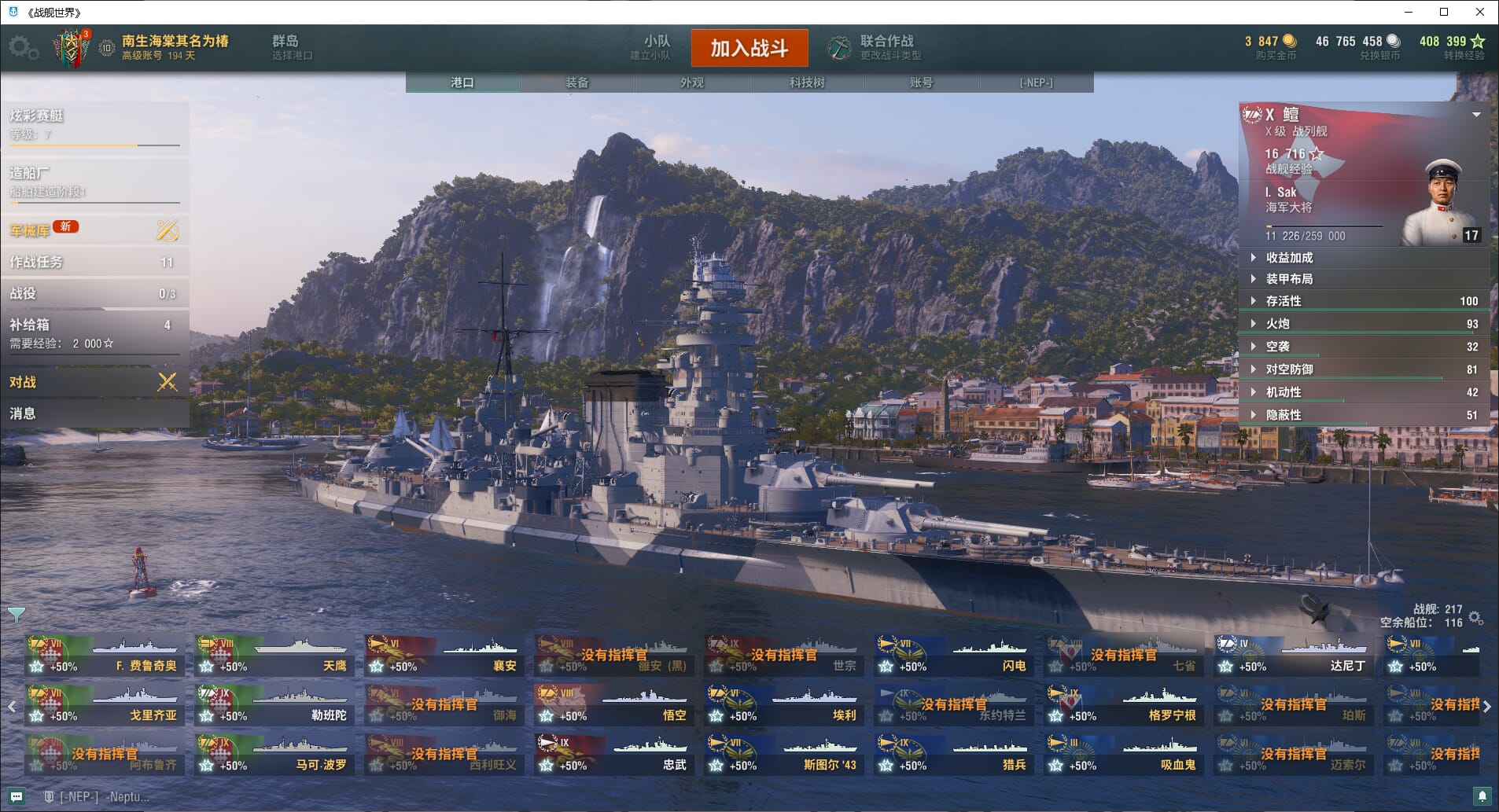1499x812 pixels.
Task: Open the [-NEP-] clan tab
Action: 1036,83
